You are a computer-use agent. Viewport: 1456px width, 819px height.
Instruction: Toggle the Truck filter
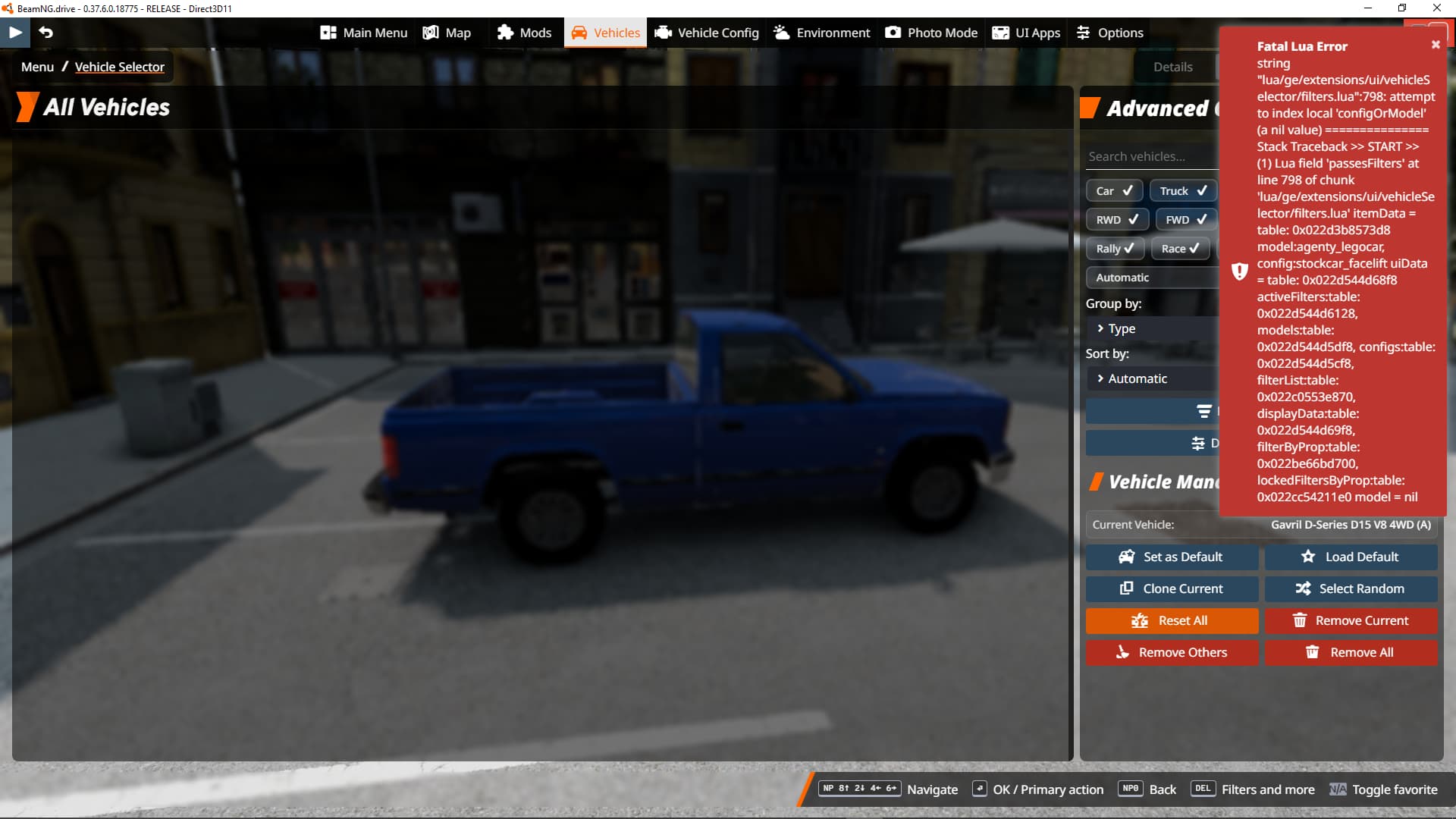[x=1182, y=191]
